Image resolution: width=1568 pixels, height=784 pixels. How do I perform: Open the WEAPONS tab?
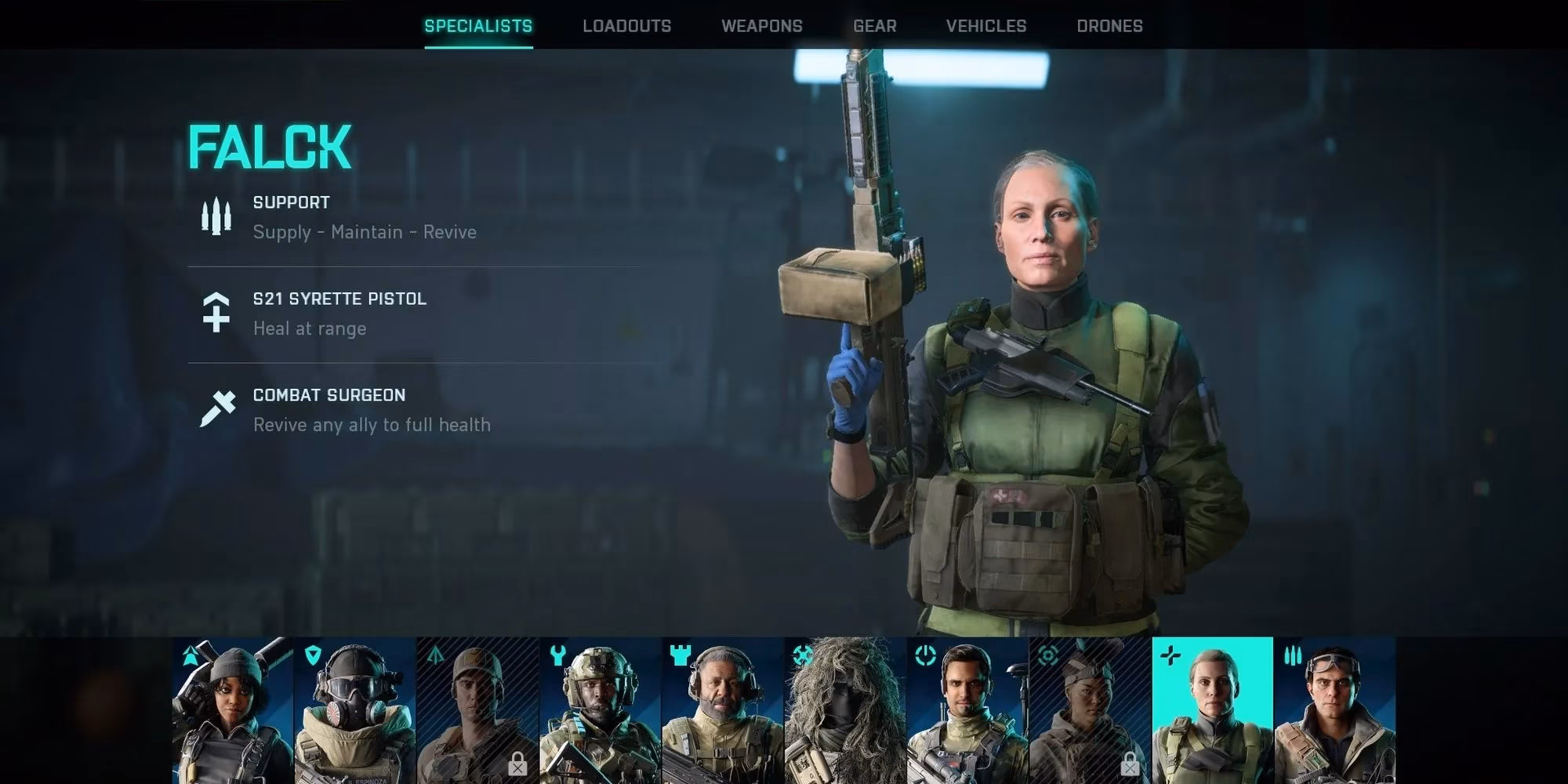[762, 26]
